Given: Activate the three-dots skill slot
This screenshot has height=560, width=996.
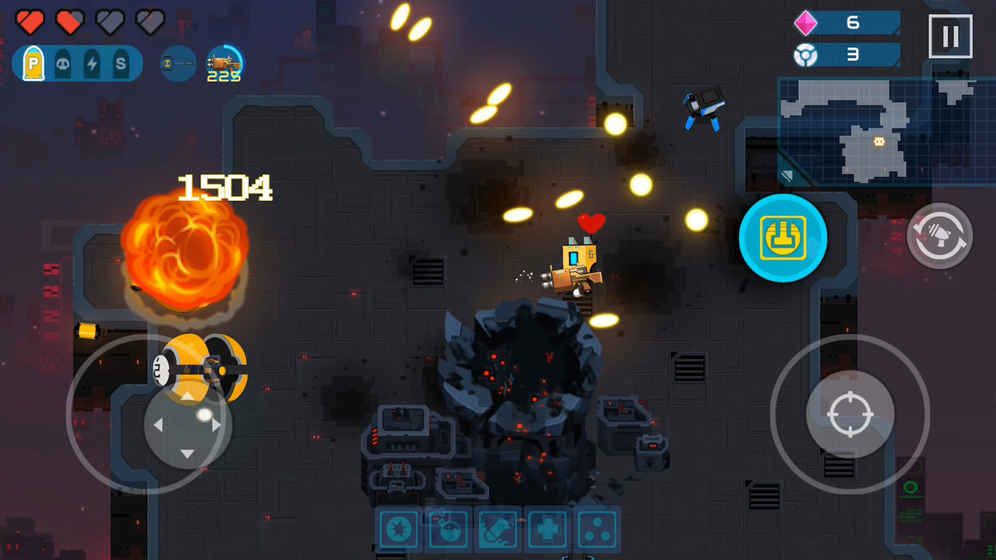Looking at the screenshot, I should (597, 530).
